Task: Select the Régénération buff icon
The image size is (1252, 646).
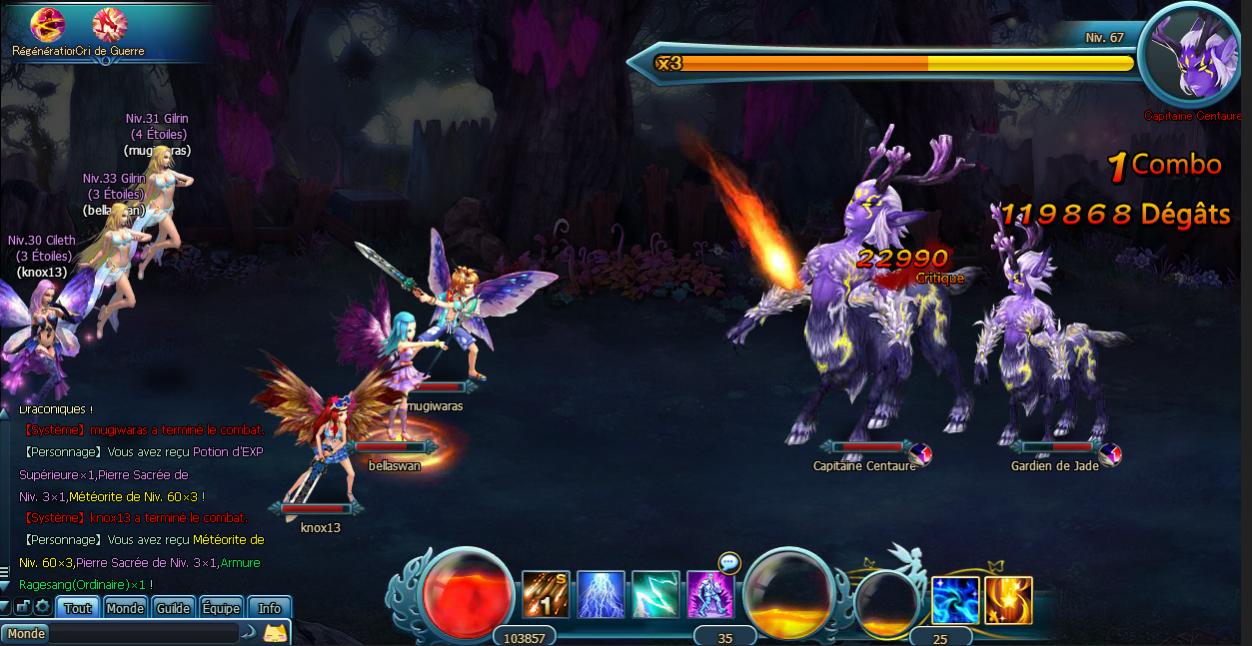Action: [x=46, y=24]
